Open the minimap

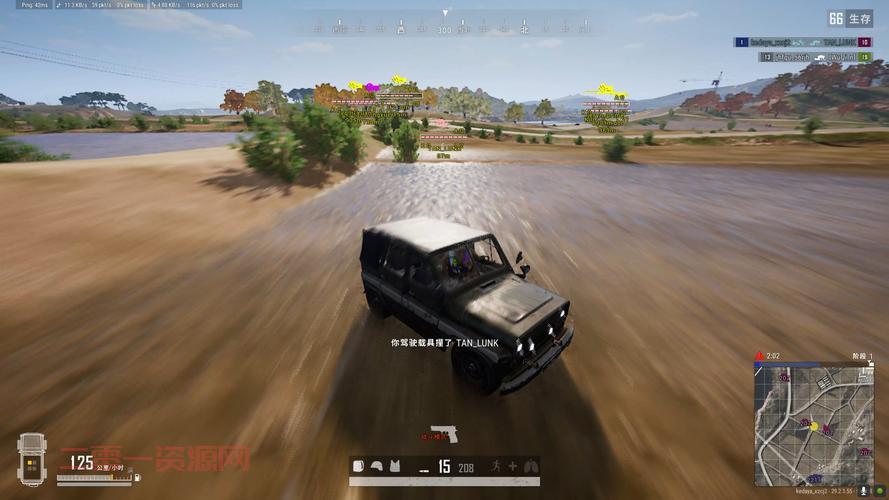point(813,425)
